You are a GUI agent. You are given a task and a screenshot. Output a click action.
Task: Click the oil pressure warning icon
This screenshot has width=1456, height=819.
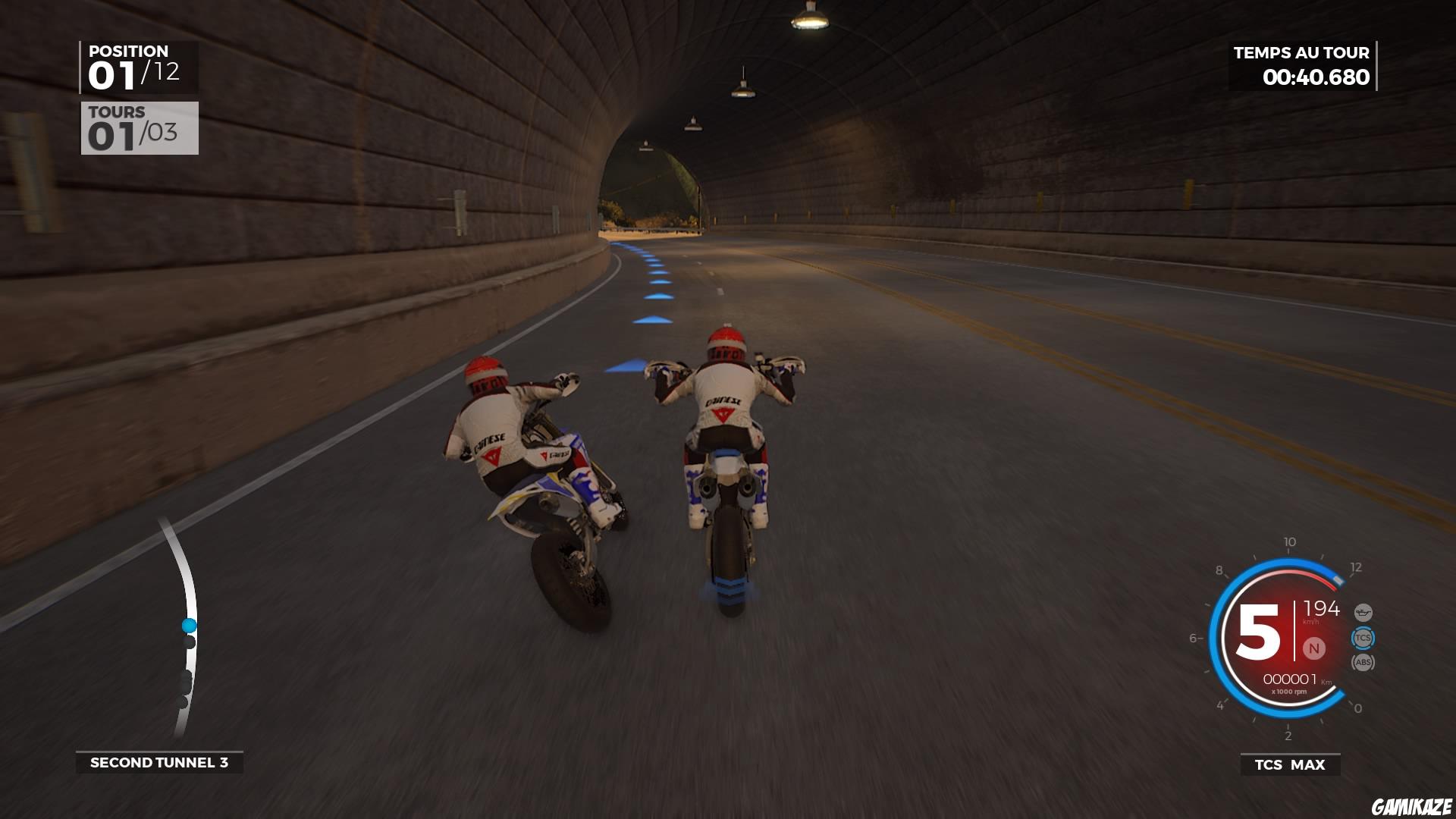pos(1363,612)
